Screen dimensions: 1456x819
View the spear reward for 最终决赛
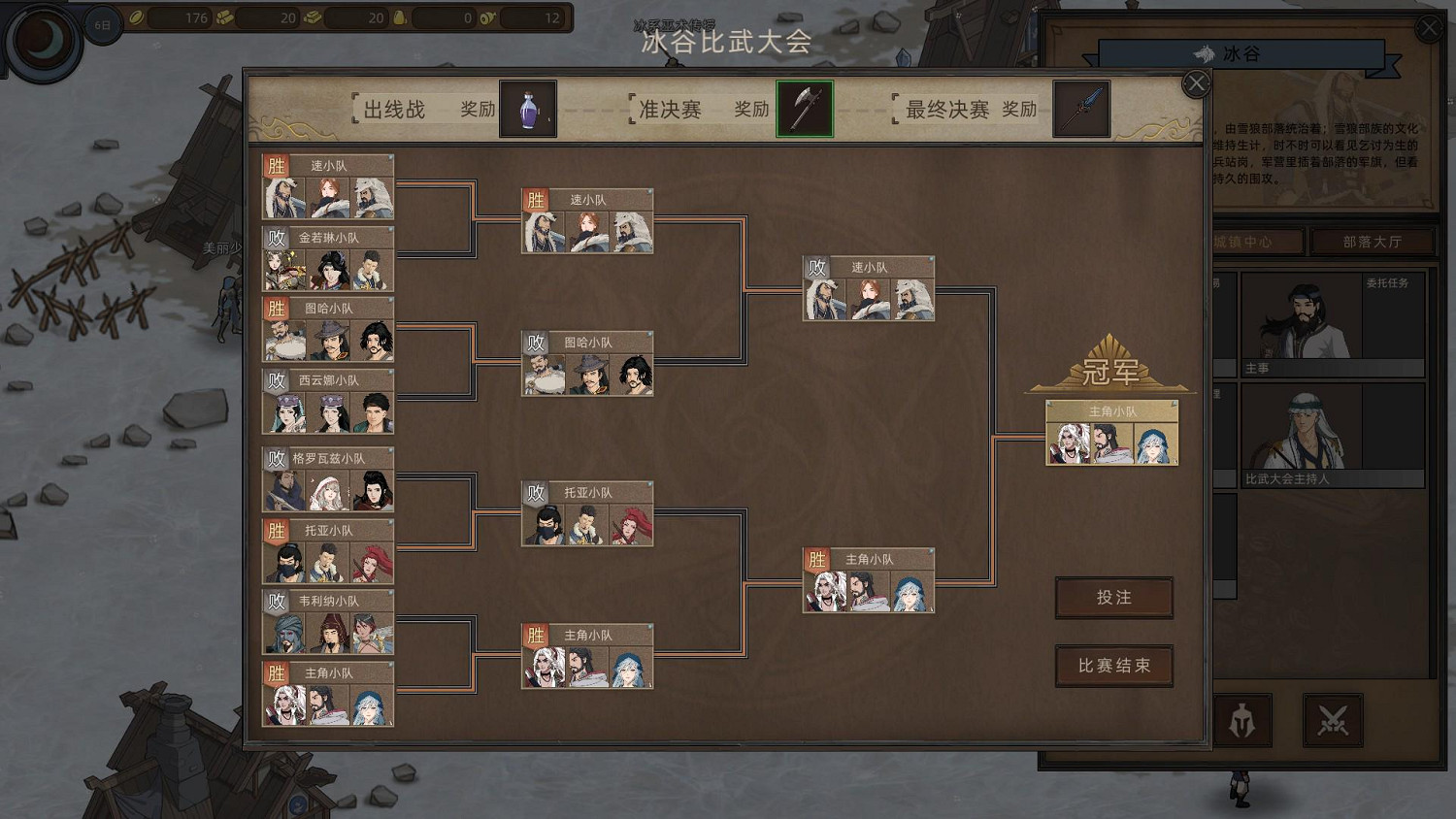(1080, 109)
